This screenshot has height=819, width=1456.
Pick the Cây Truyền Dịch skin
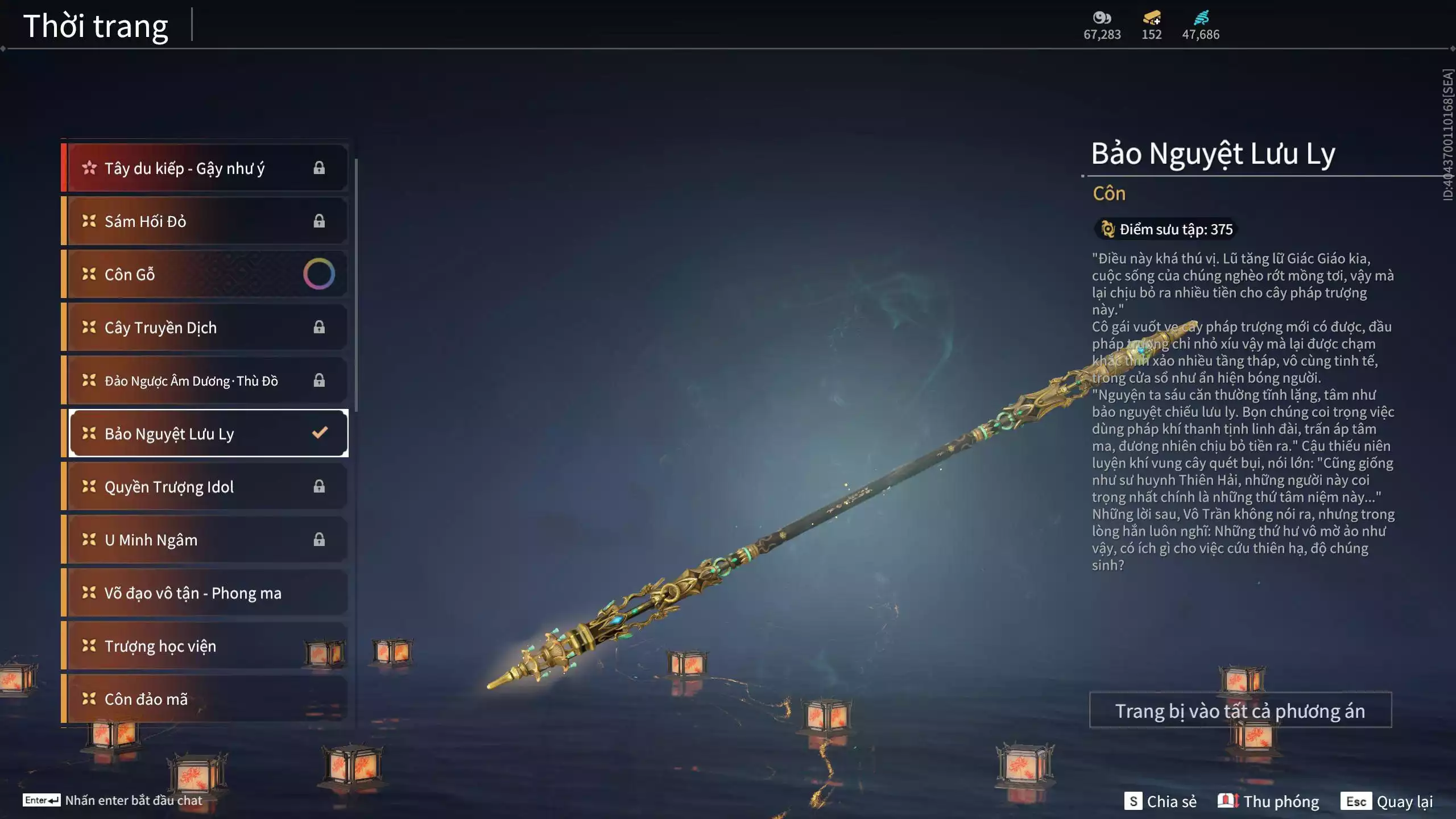click(x=205, y=328)
